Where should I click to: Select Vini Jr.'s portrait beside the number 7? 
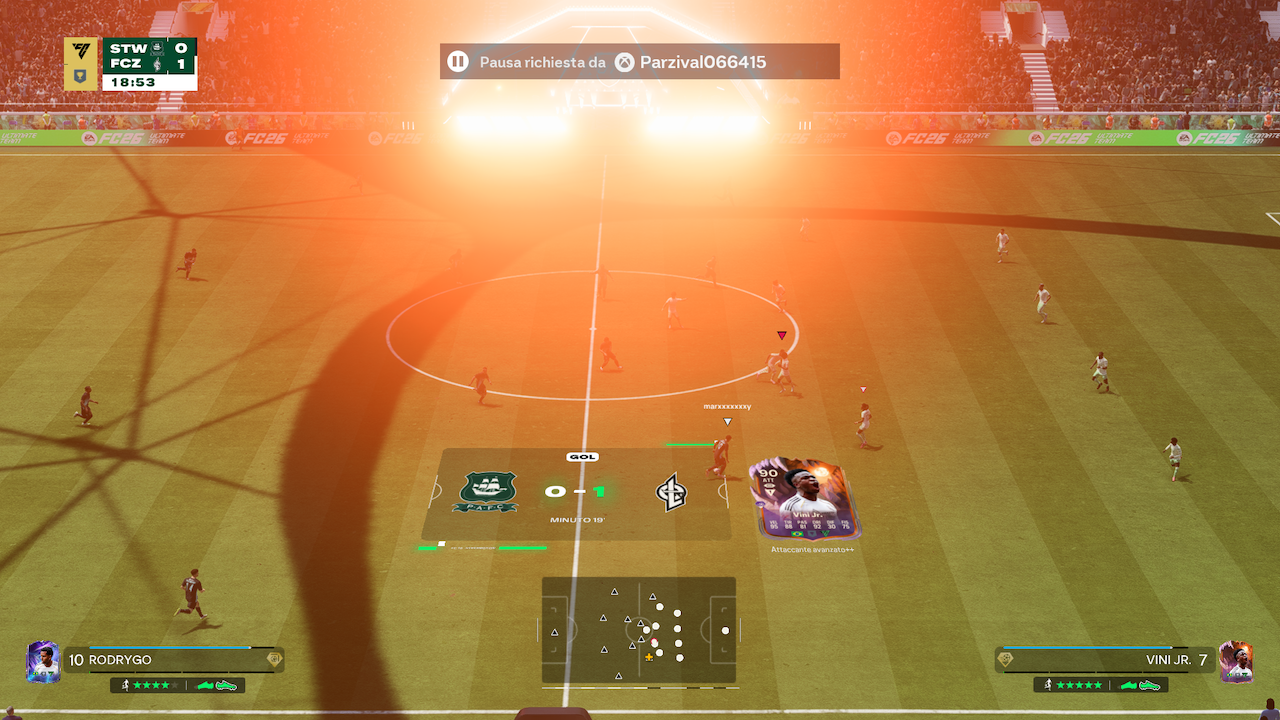click(1237, 661)
